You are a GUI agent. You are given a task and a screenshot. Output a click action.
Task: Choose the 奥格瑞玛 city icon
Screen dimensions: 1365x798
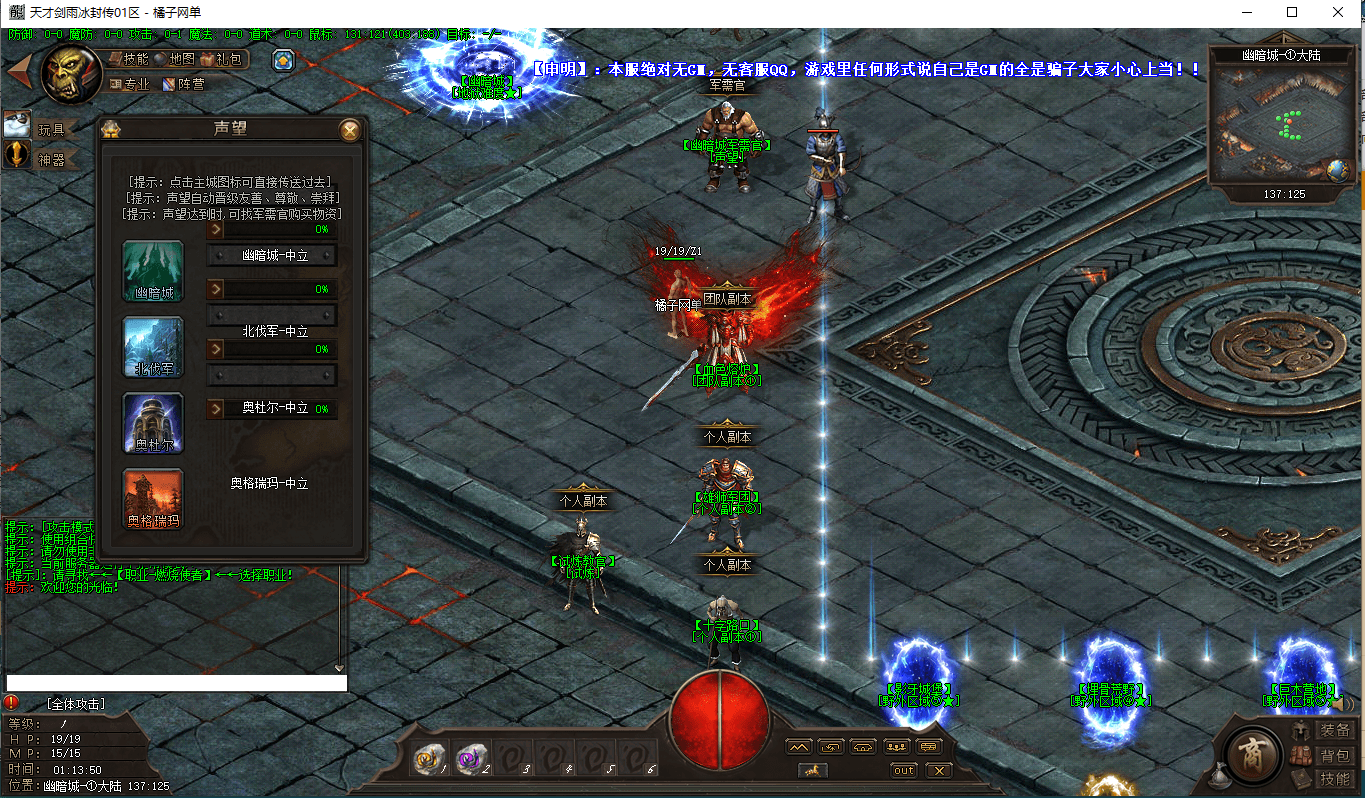click(x=153, y=499)
